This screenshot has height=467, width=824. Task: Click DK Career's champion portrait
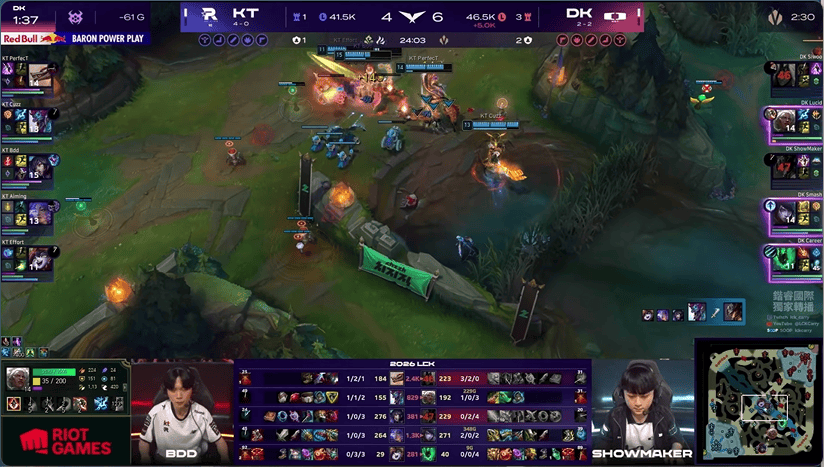(x=782, y=257)
